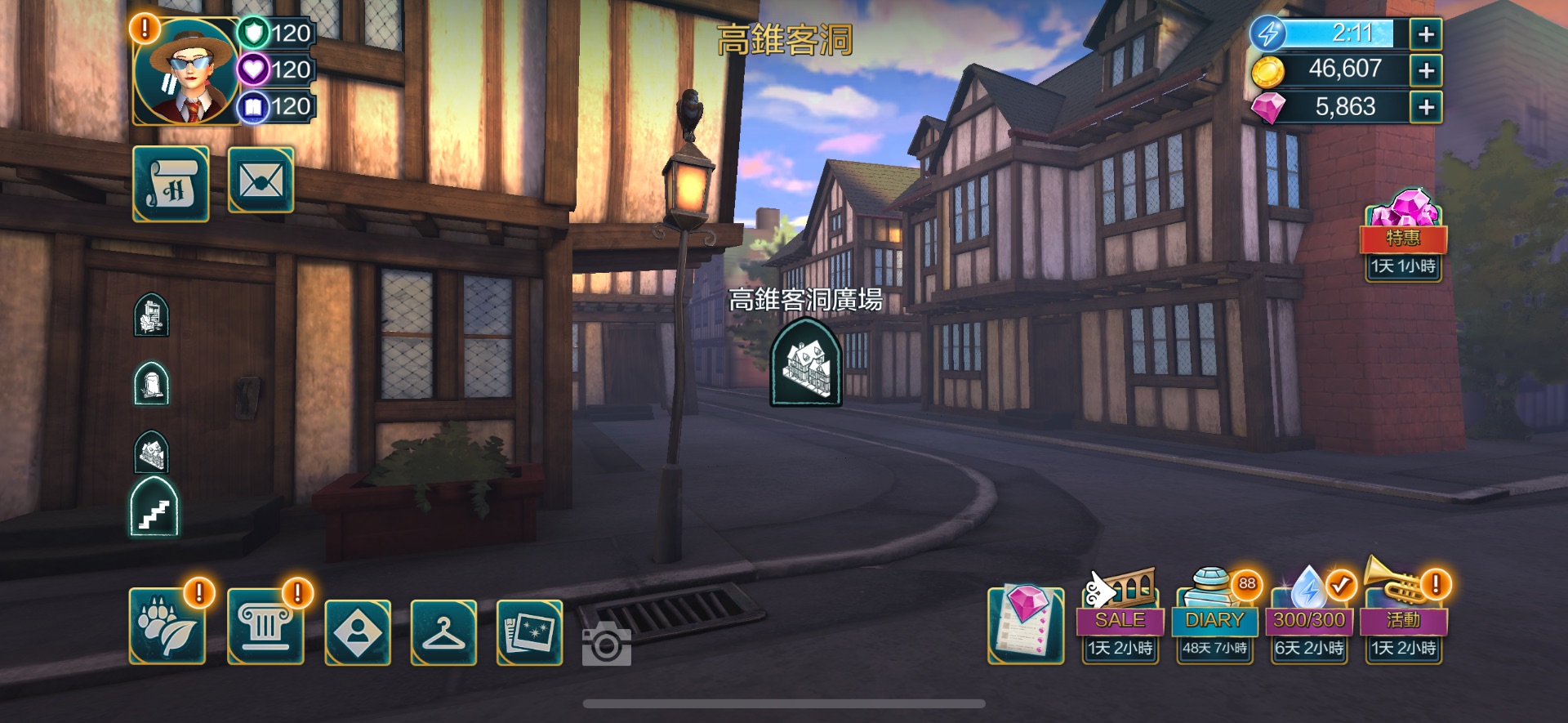Buy more gold coins with plus button
This screenshot has width=1568, height=723.
point(1426,70)
